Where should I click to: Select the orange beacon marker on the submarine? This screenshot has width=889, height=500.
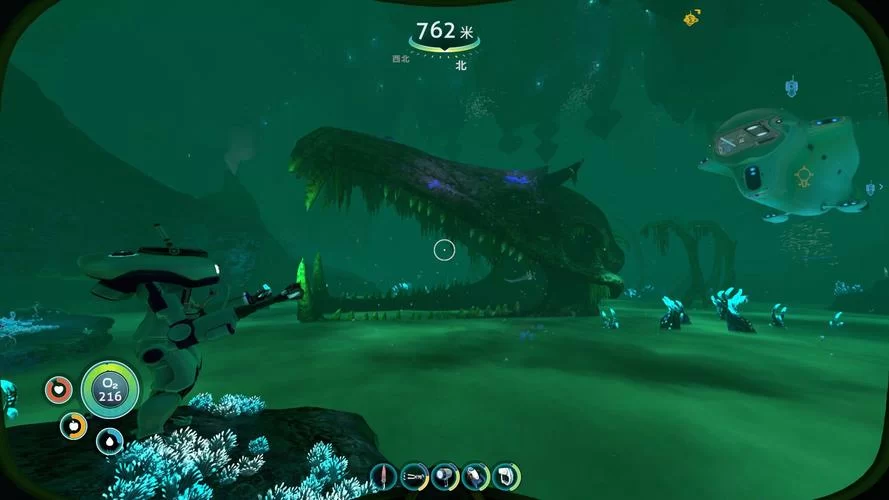[x=802, y=178]
